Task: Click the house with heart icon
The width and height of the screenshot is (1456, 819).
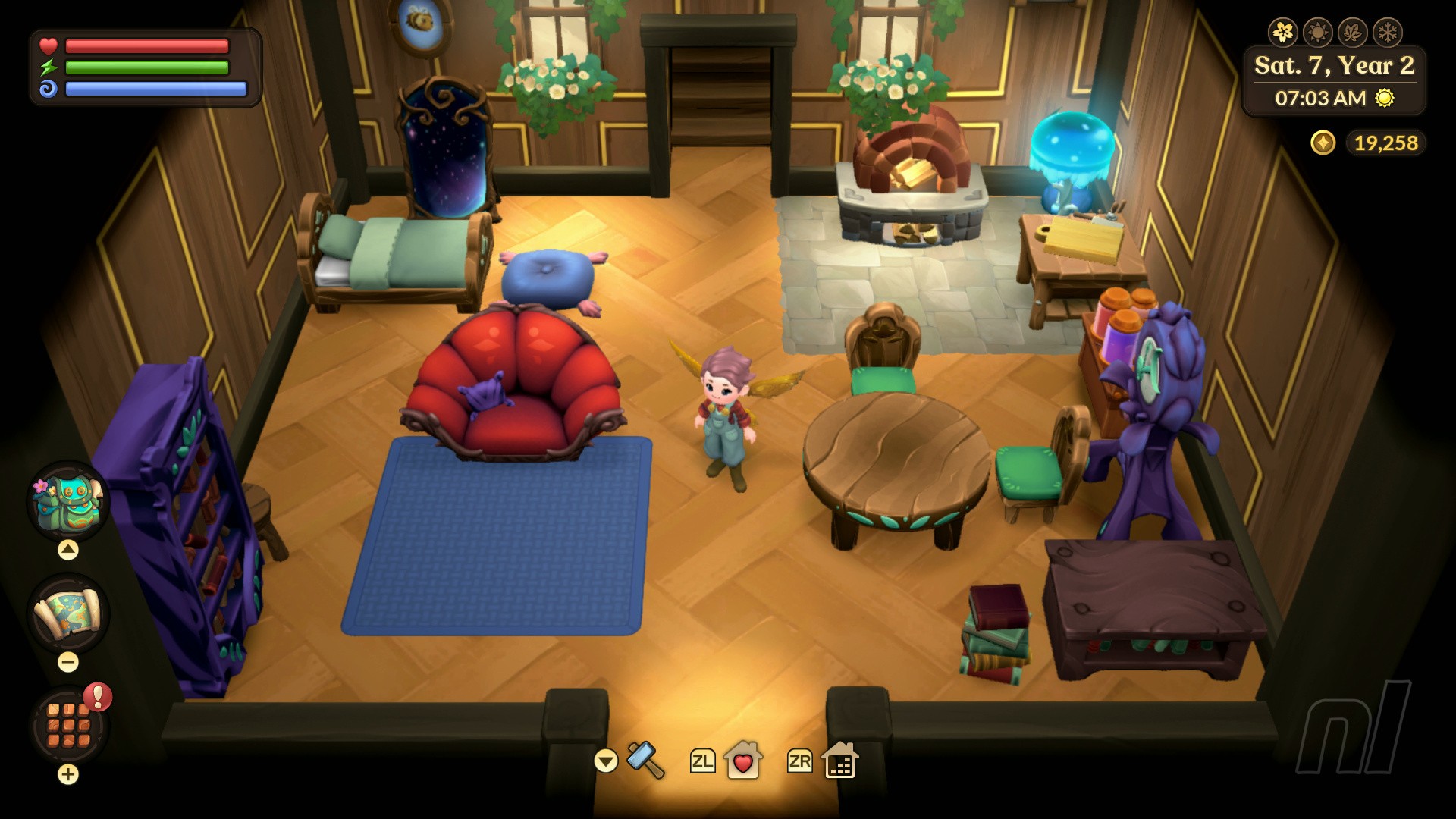Action: 742,761
